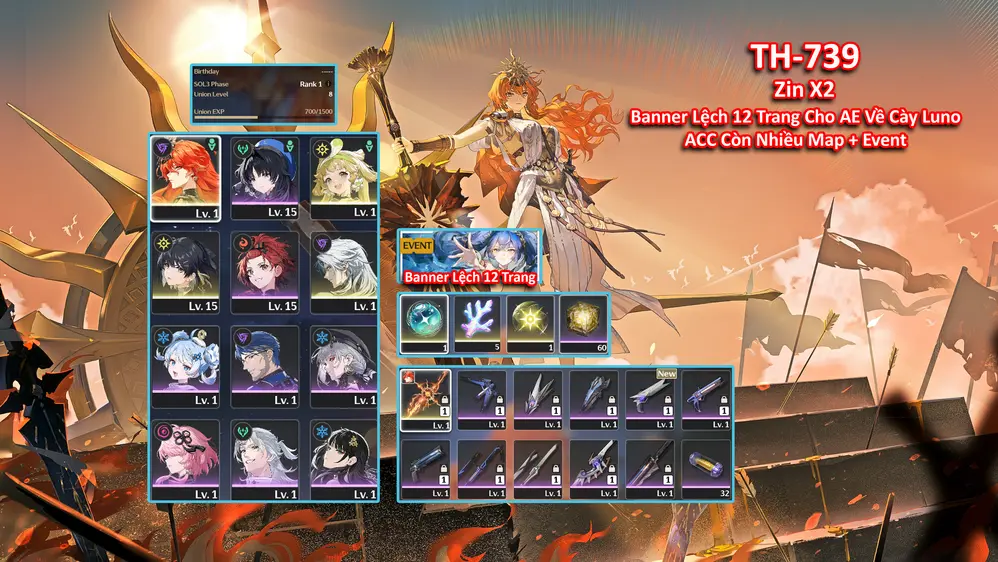
Task: Select the golden cube item with 60
Action: [583, 323]
